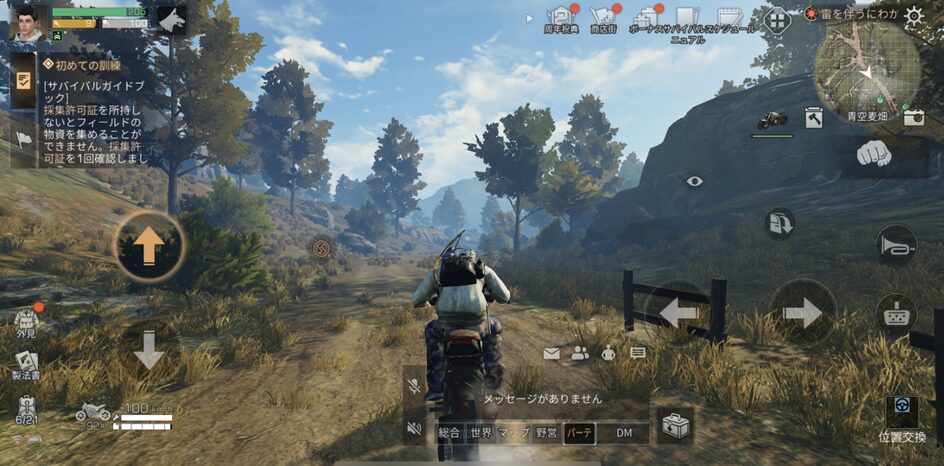Toggle the muted microphone icon
944x466 pixels.
coord(413,384)
